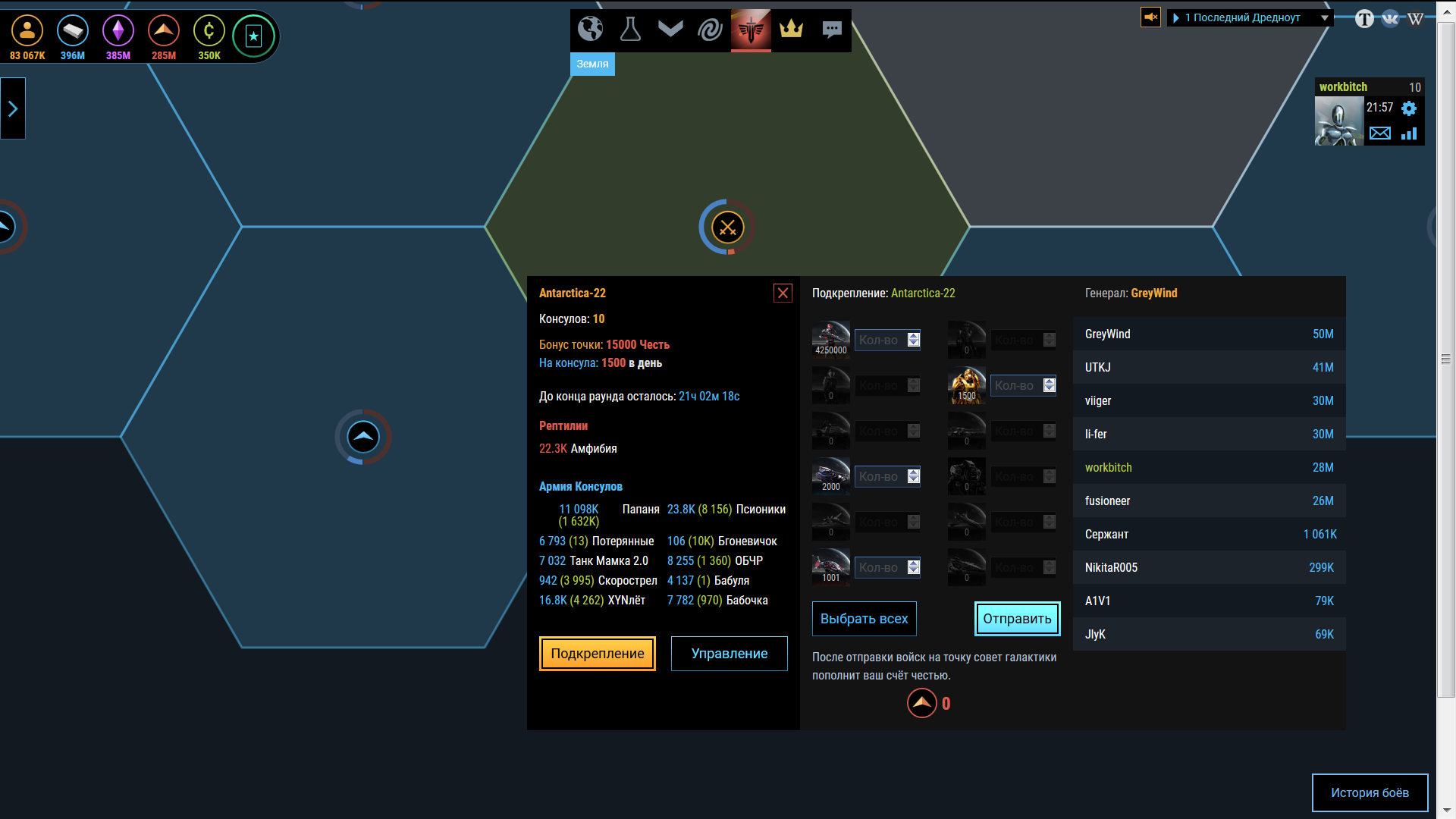Open the globe map tab
The image size is (1456, 819).
click(590, 30)
